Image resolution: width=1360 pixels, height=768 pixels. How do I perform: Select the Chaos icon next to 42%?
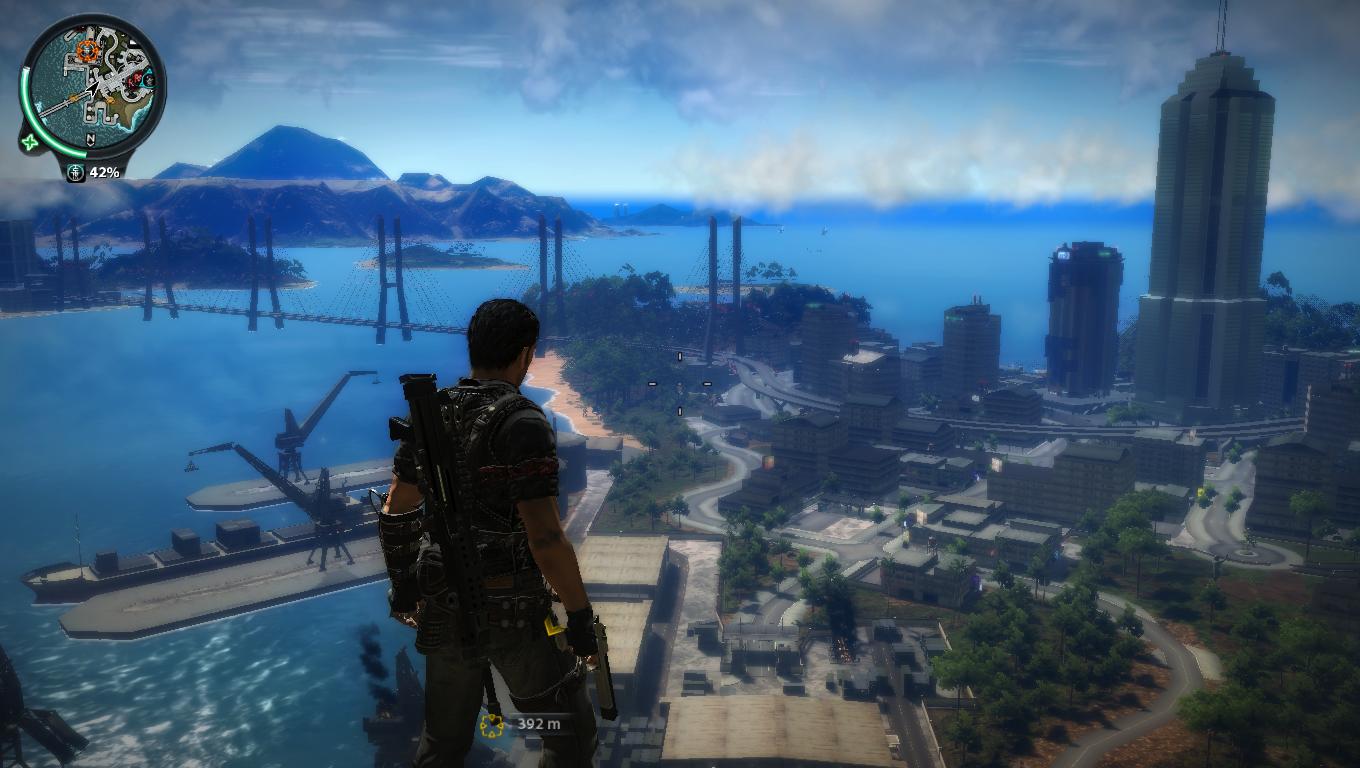76,172
